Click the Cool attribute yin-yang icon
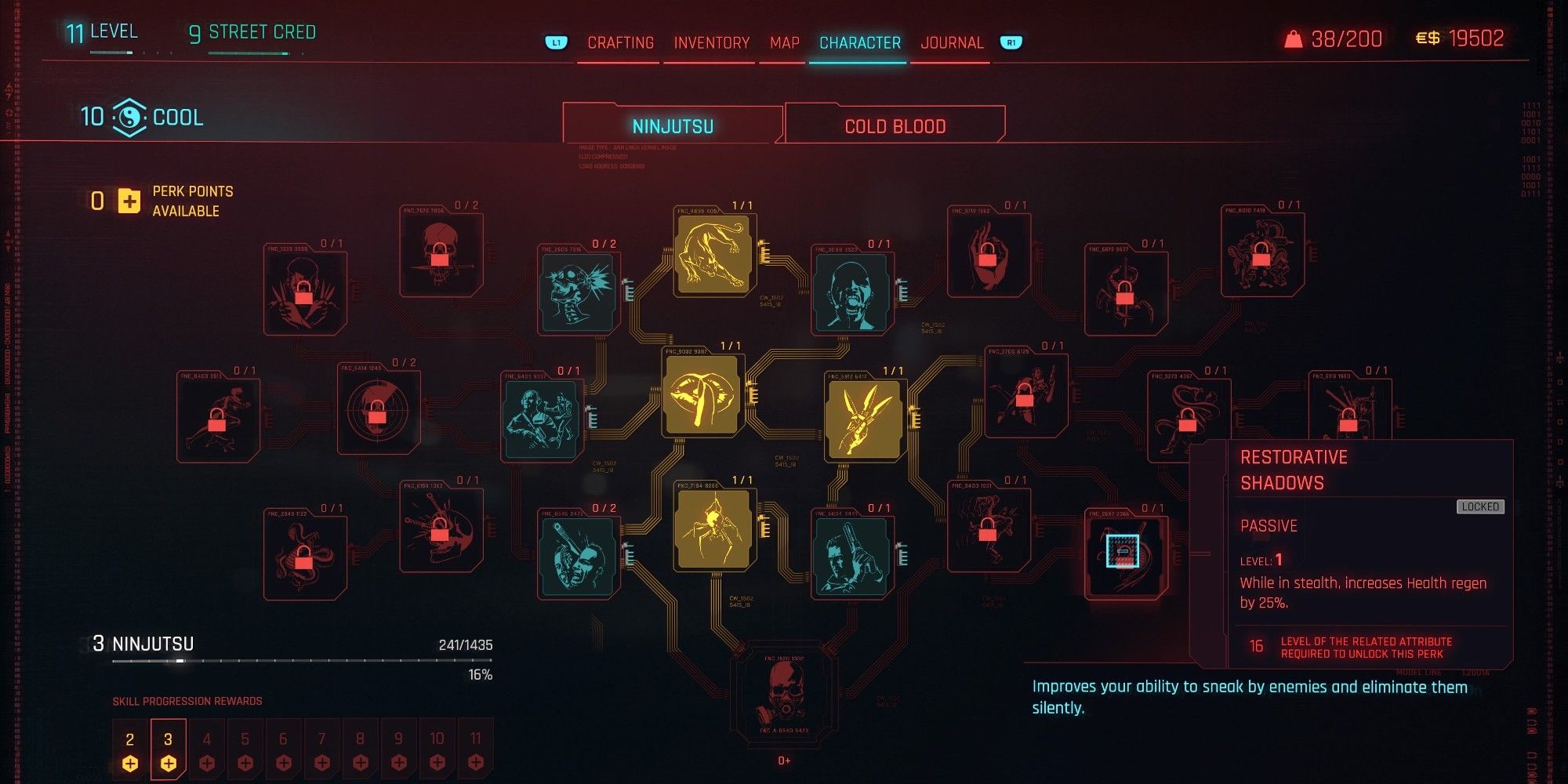Viewport: 1568px width, 784px height. (129, 118)
